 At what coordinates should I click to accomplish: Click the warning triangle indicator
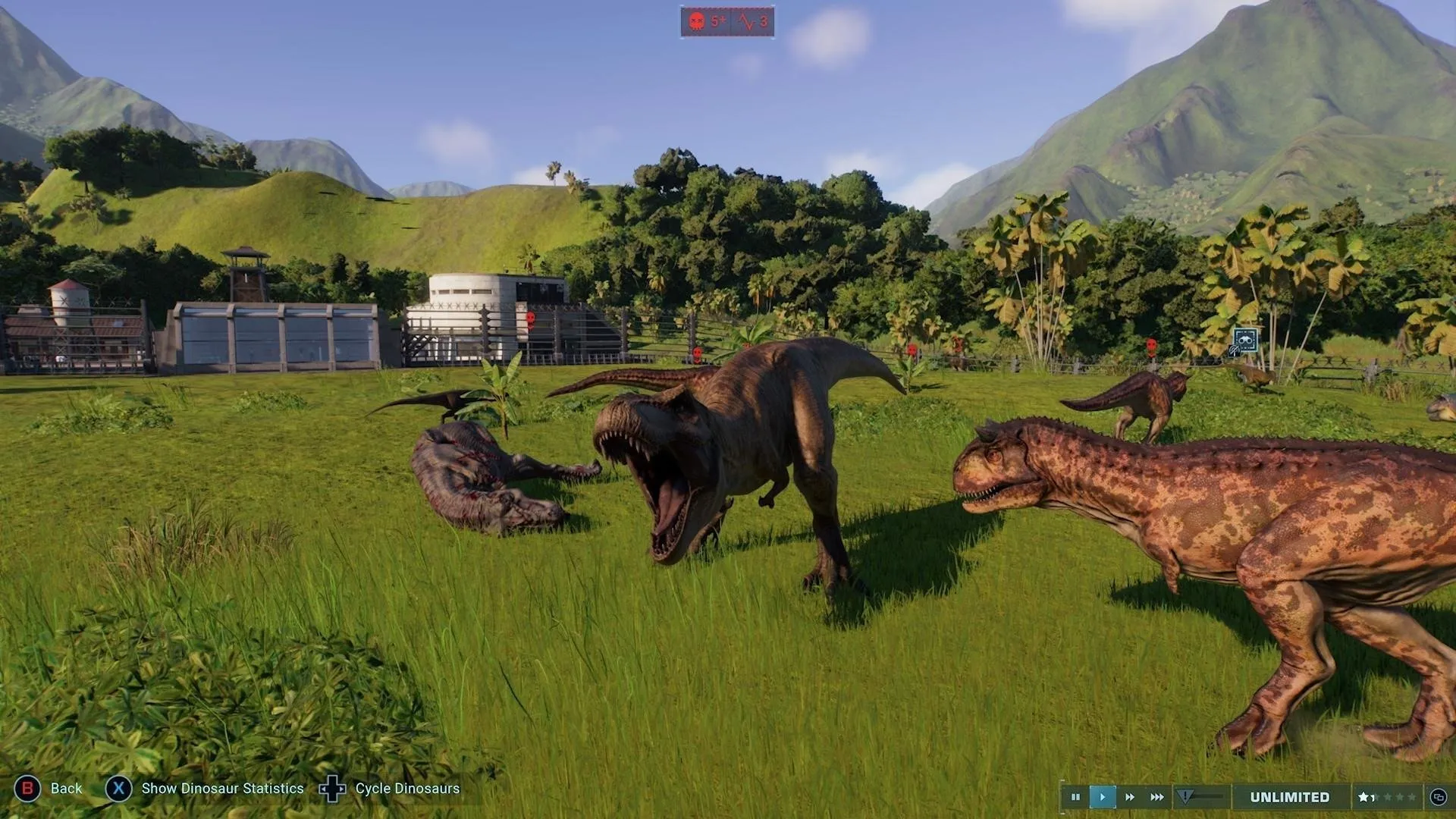(x=1185, y=794)
